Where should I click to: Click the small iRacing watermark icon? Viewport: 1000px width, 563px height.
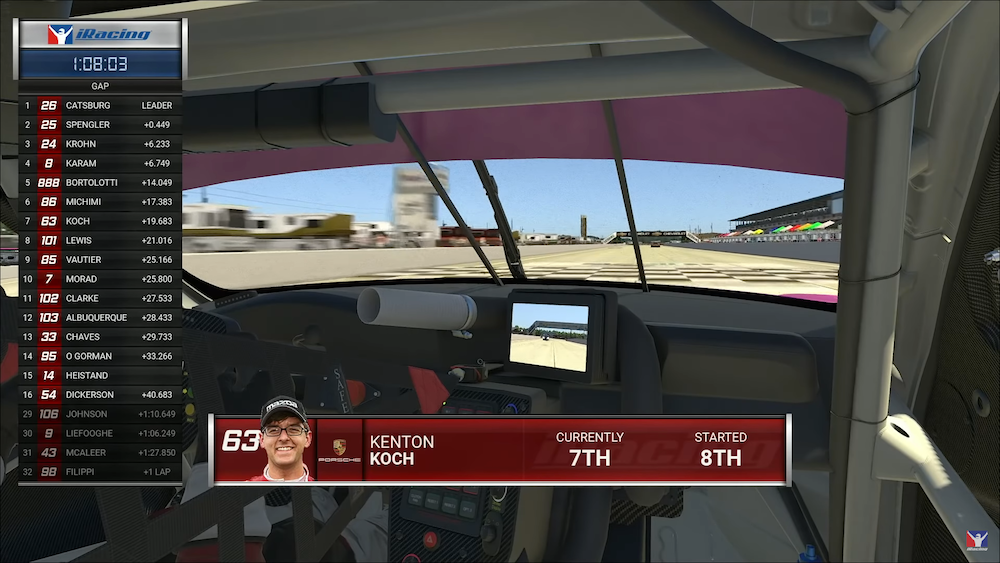[x=975, y=540]
